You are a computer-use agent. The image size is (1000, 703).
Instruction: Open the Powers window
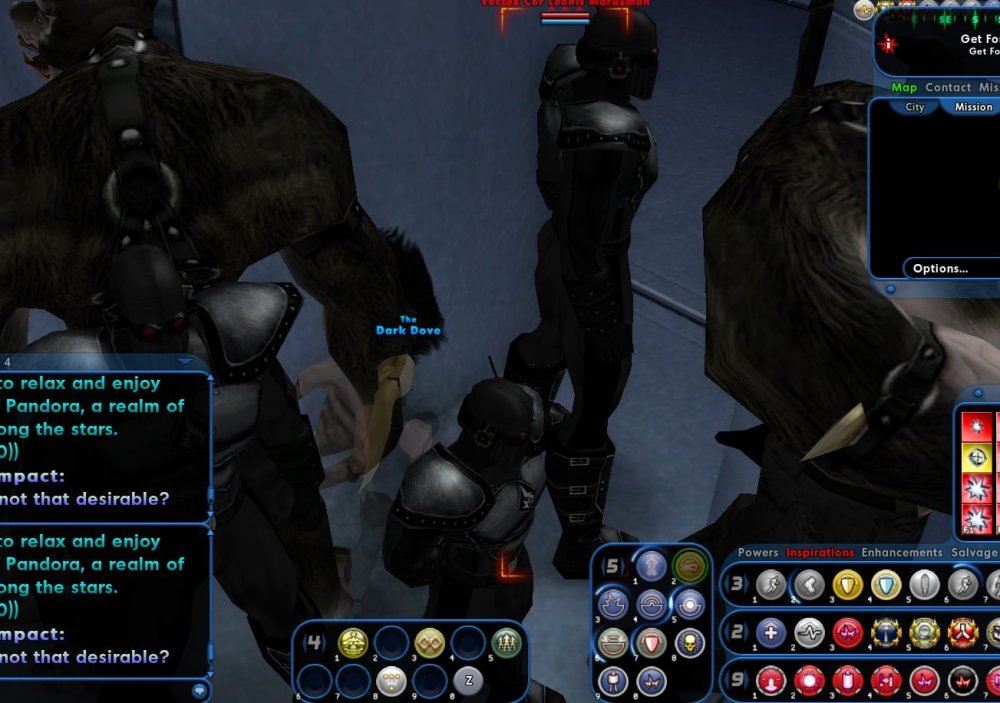pos(758,552)
